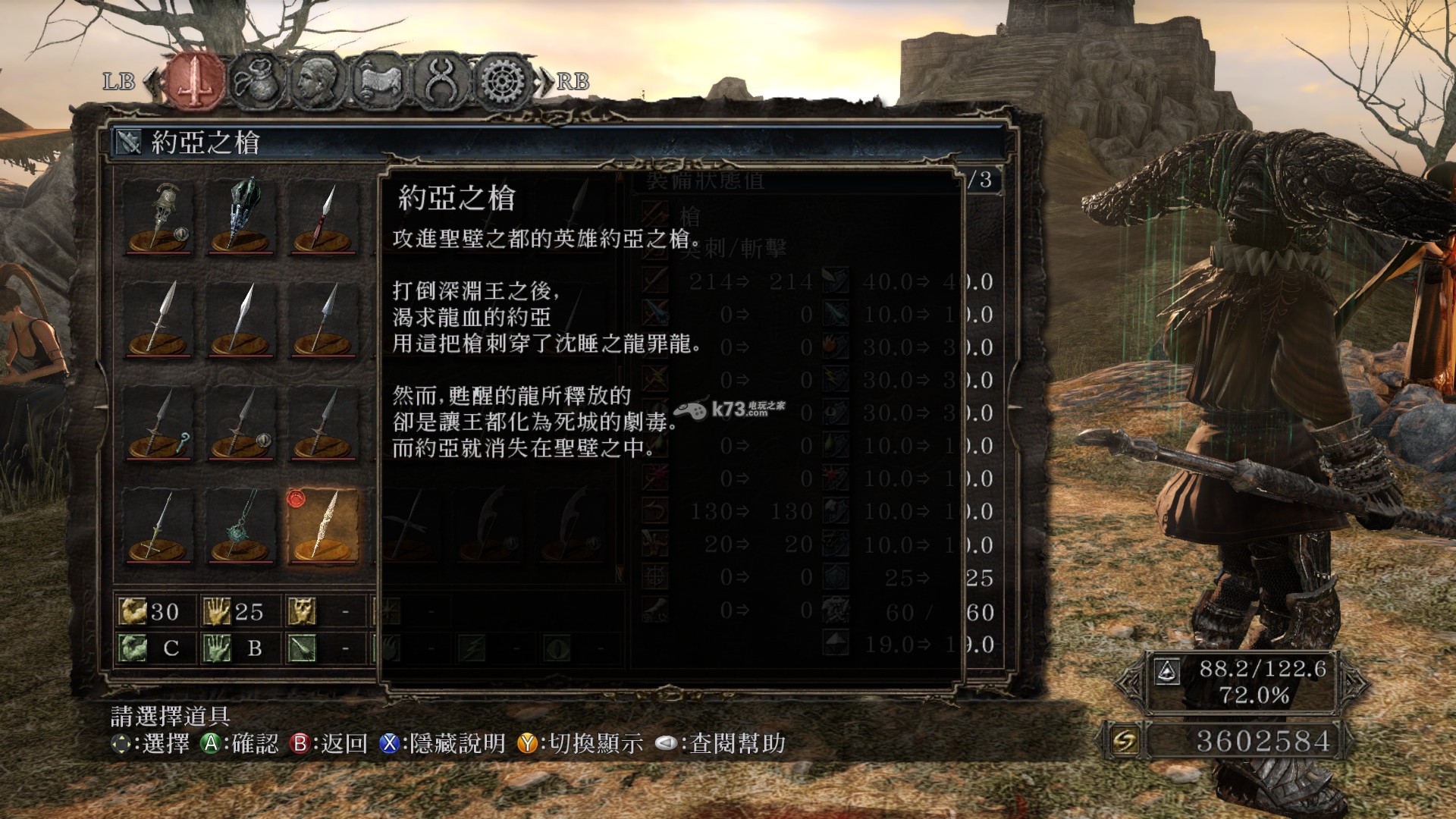
Task: Switch to the red sword equipment tab
Action: [195, 80]
